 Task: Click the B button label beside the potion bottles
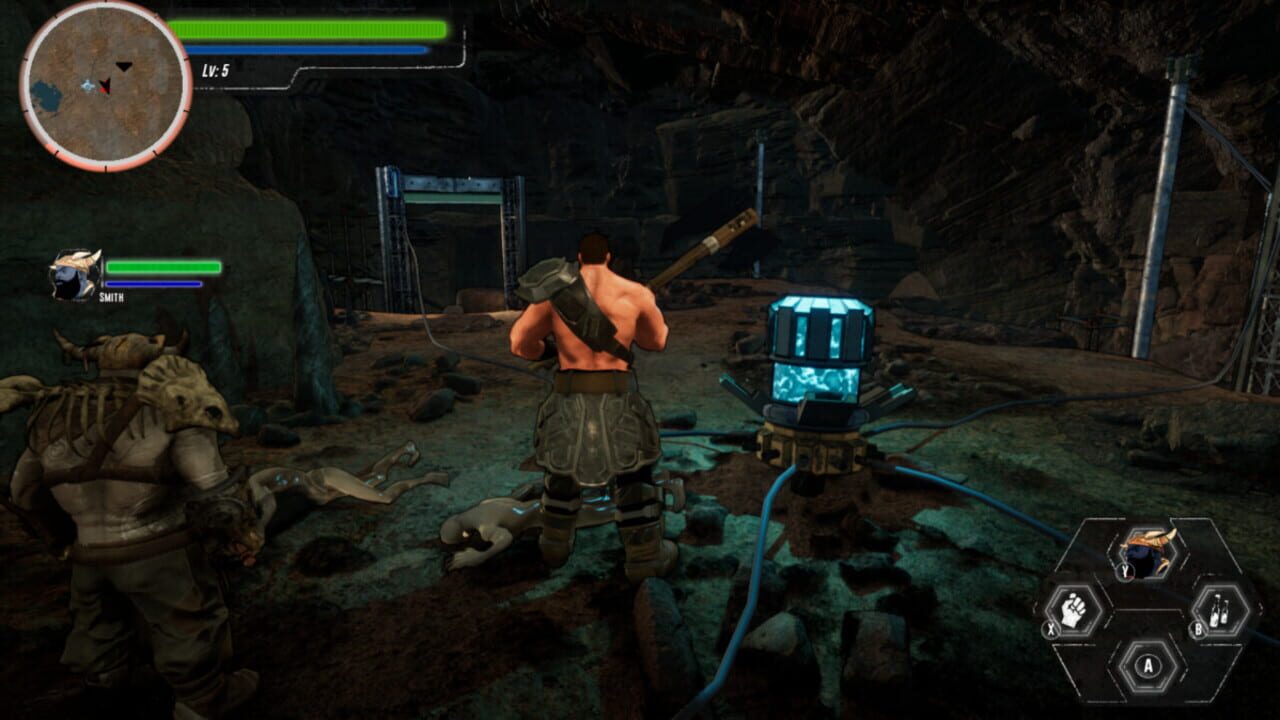coord(1197,628)
